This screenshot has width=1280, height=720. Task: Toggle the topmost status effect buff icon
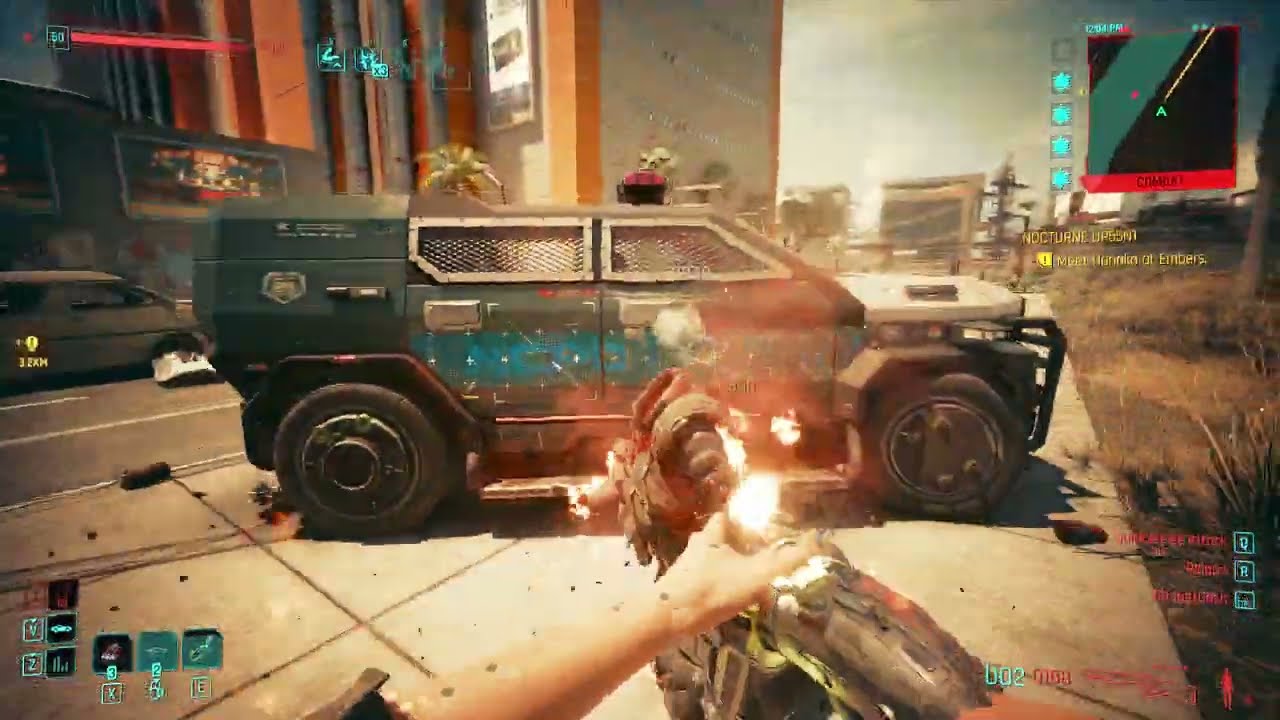[x=331, y=55]
